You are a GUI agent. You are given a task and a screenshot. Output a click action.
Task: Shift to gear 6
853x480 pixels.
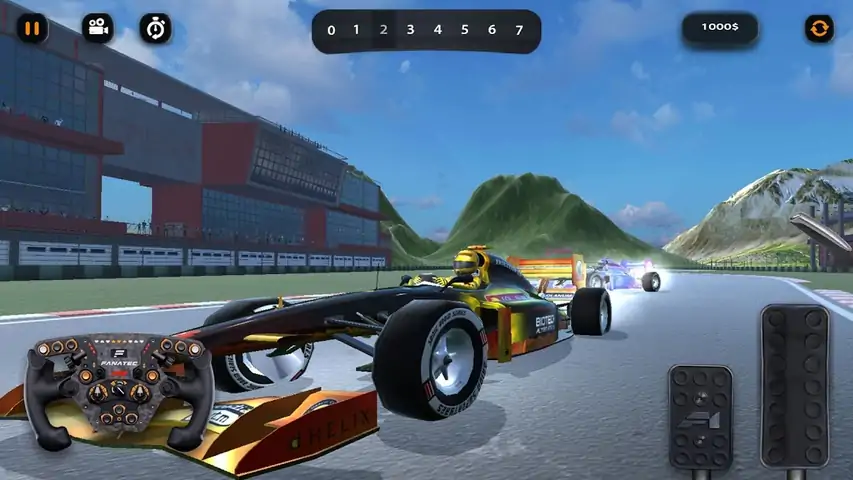pos(491,30)
